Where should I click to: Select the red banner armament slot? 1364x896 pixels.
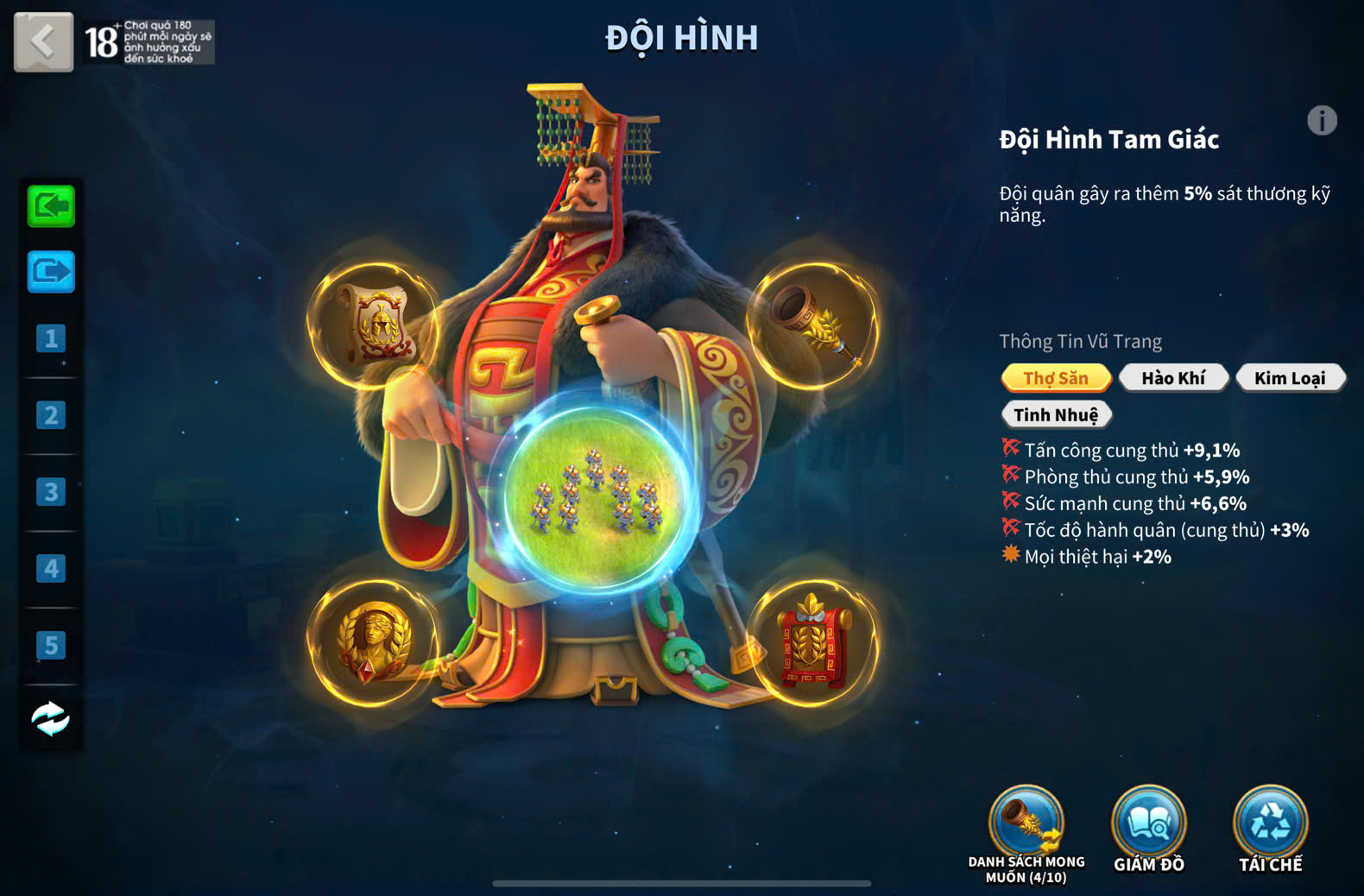pos(812,643)
